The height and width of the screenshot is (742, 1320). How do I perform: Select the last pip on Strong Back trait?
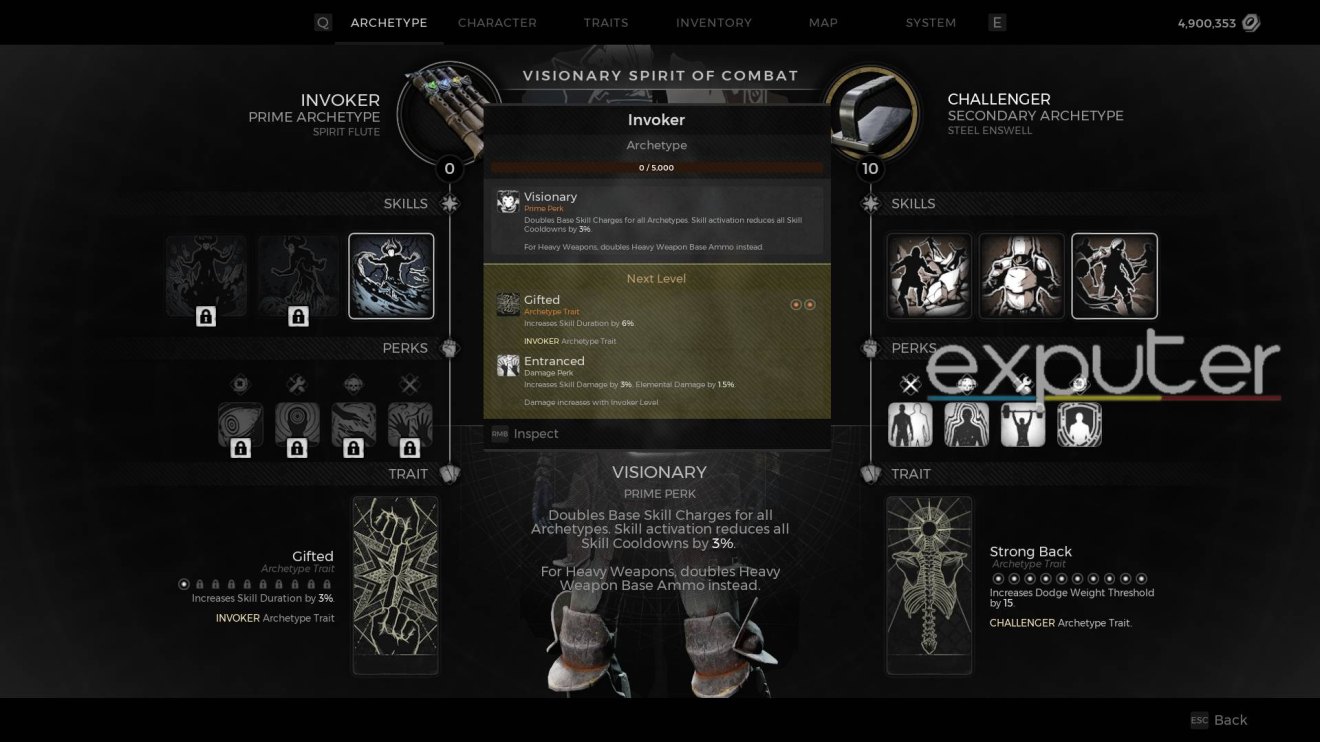[1142, 578]
